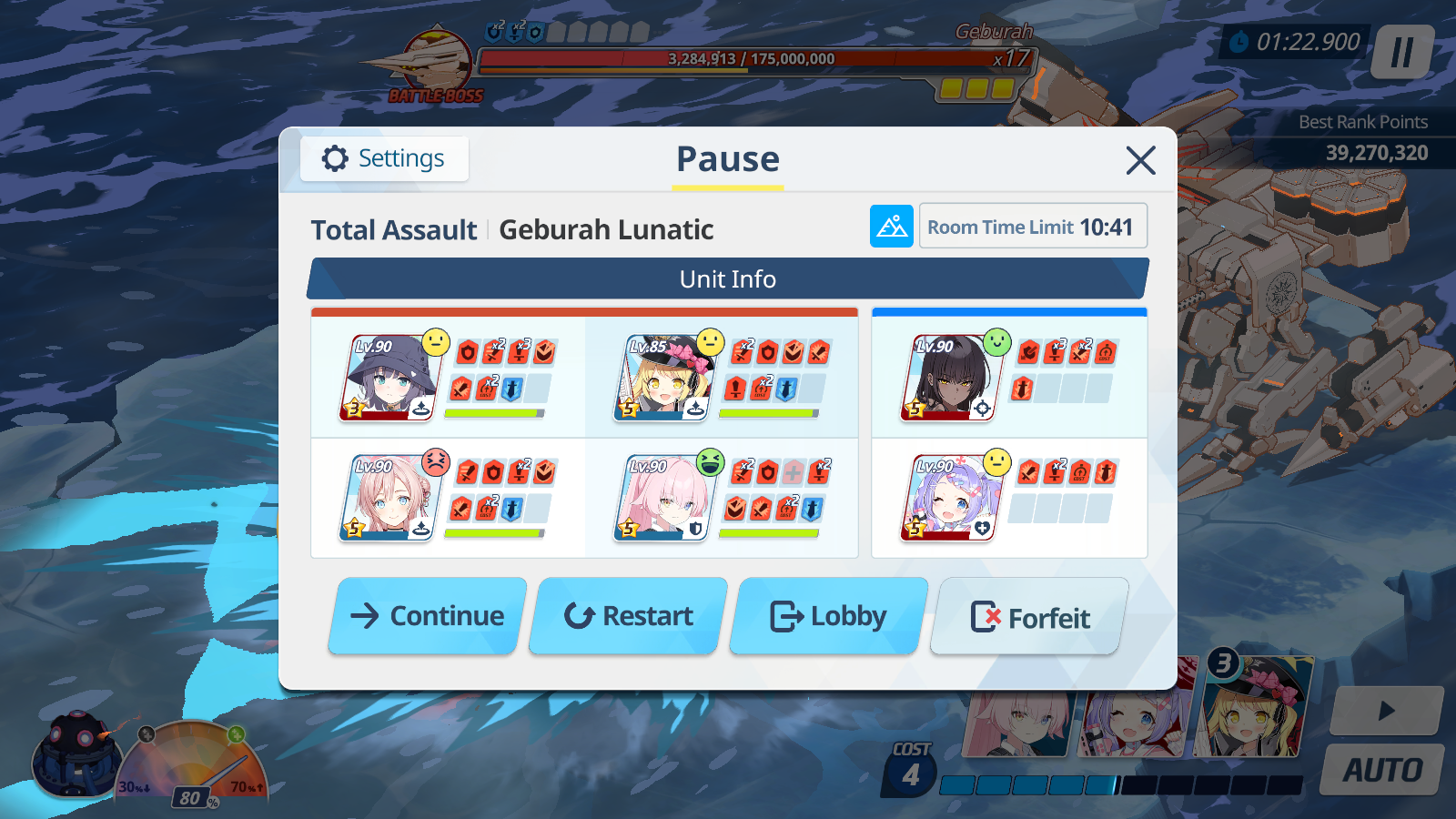Continue the battle

428,616
